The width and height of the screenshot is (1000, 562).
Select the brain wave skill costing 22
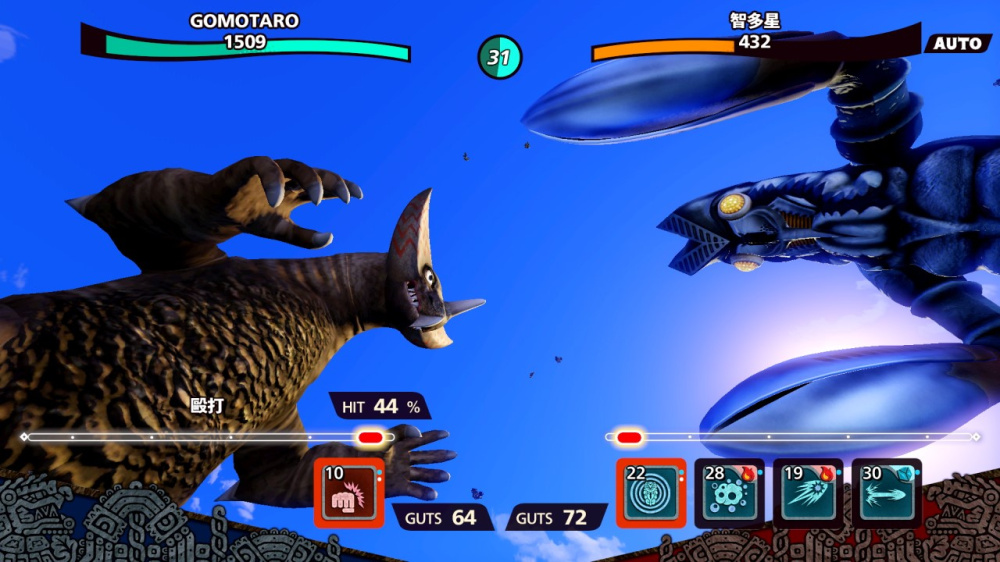tap(651, 493)
